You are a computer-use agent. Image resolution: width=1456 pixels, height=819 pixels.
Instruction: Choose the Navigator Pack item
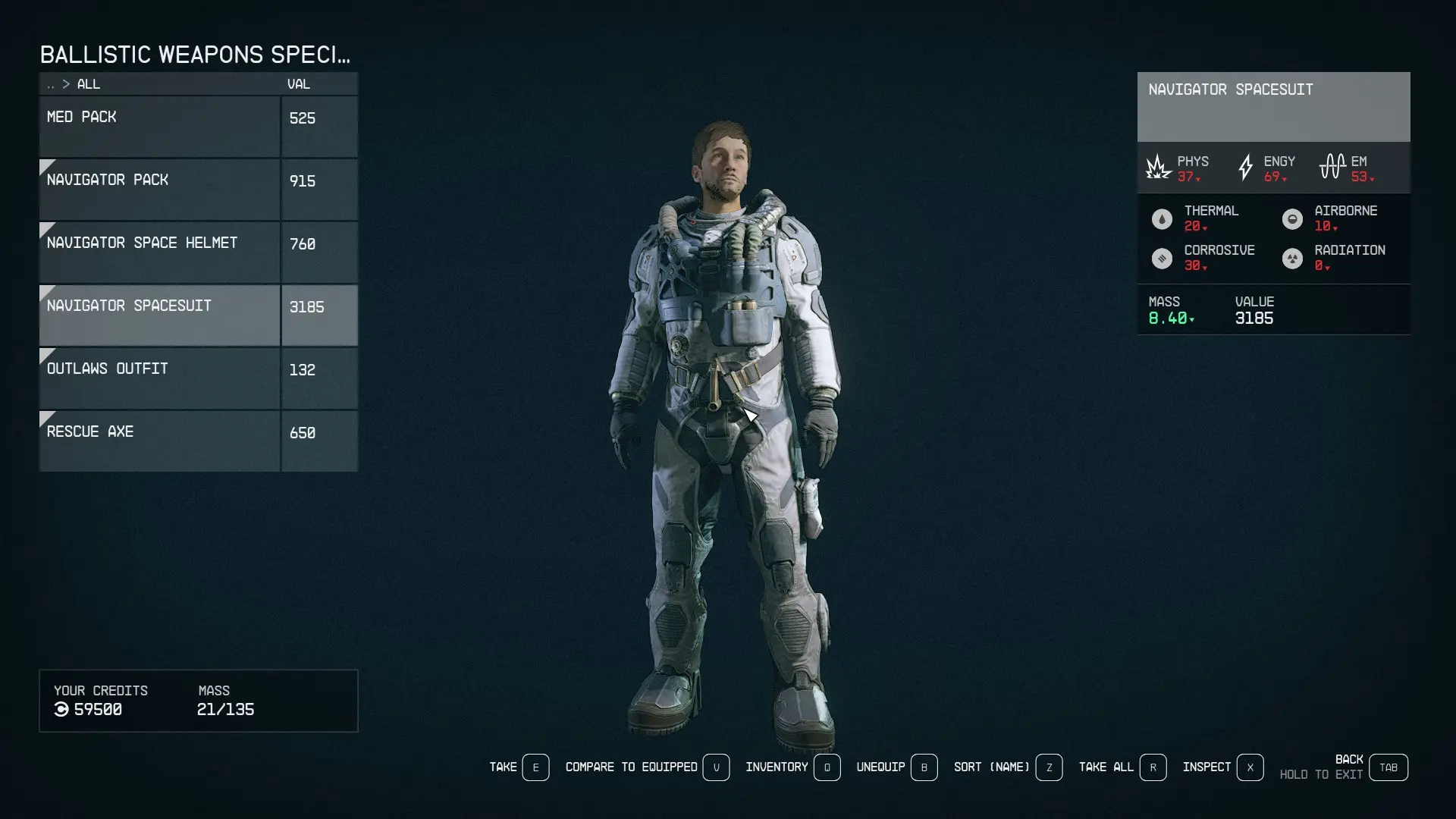tap(159, 189)
